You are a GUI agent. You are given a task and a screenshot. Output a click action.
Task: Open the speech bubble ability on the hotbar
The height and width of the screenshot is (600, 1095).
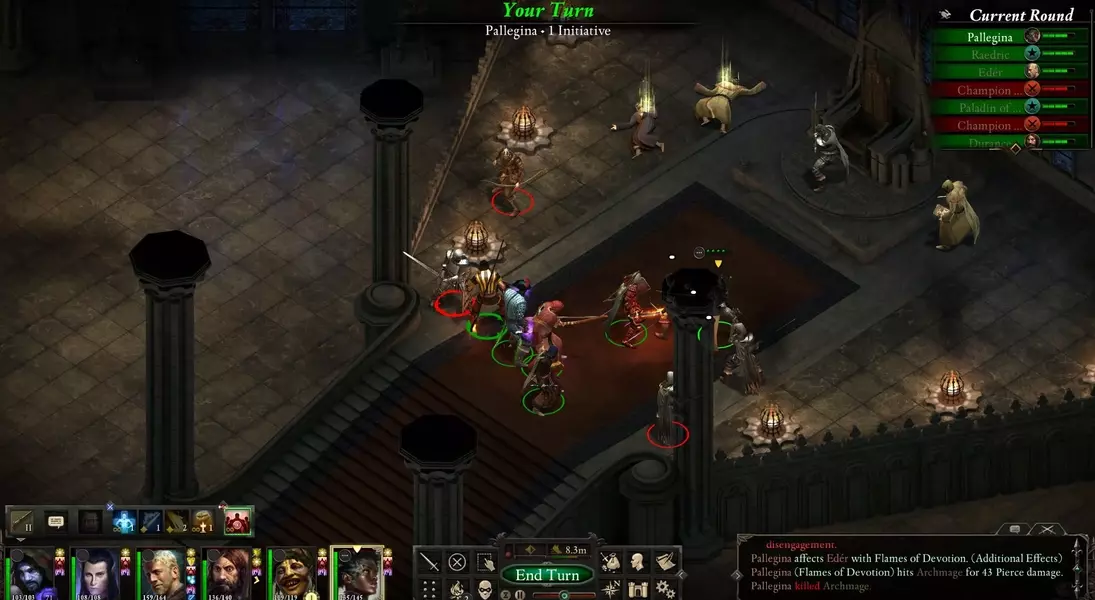[x=56, y=522]
